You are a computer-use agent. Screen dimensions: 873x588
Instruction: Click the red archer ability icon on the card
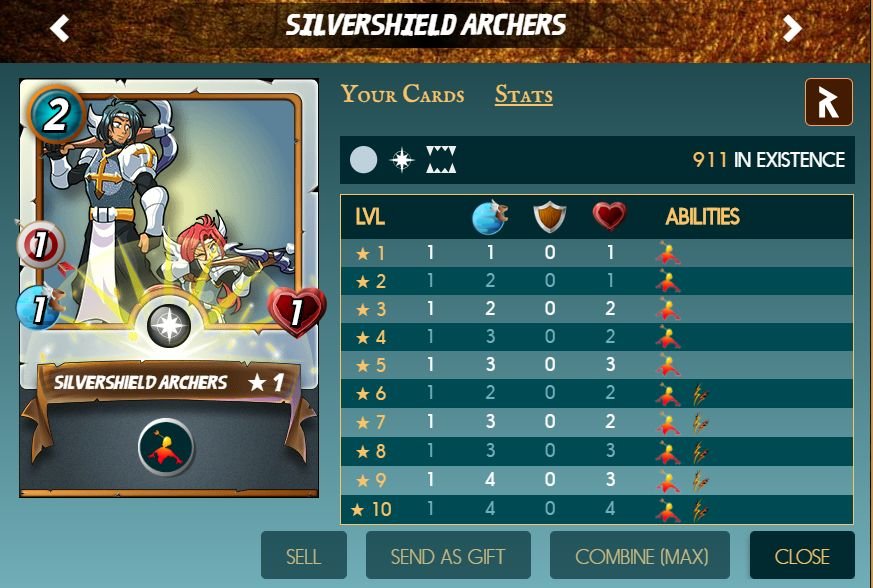(x=166, y=448)
